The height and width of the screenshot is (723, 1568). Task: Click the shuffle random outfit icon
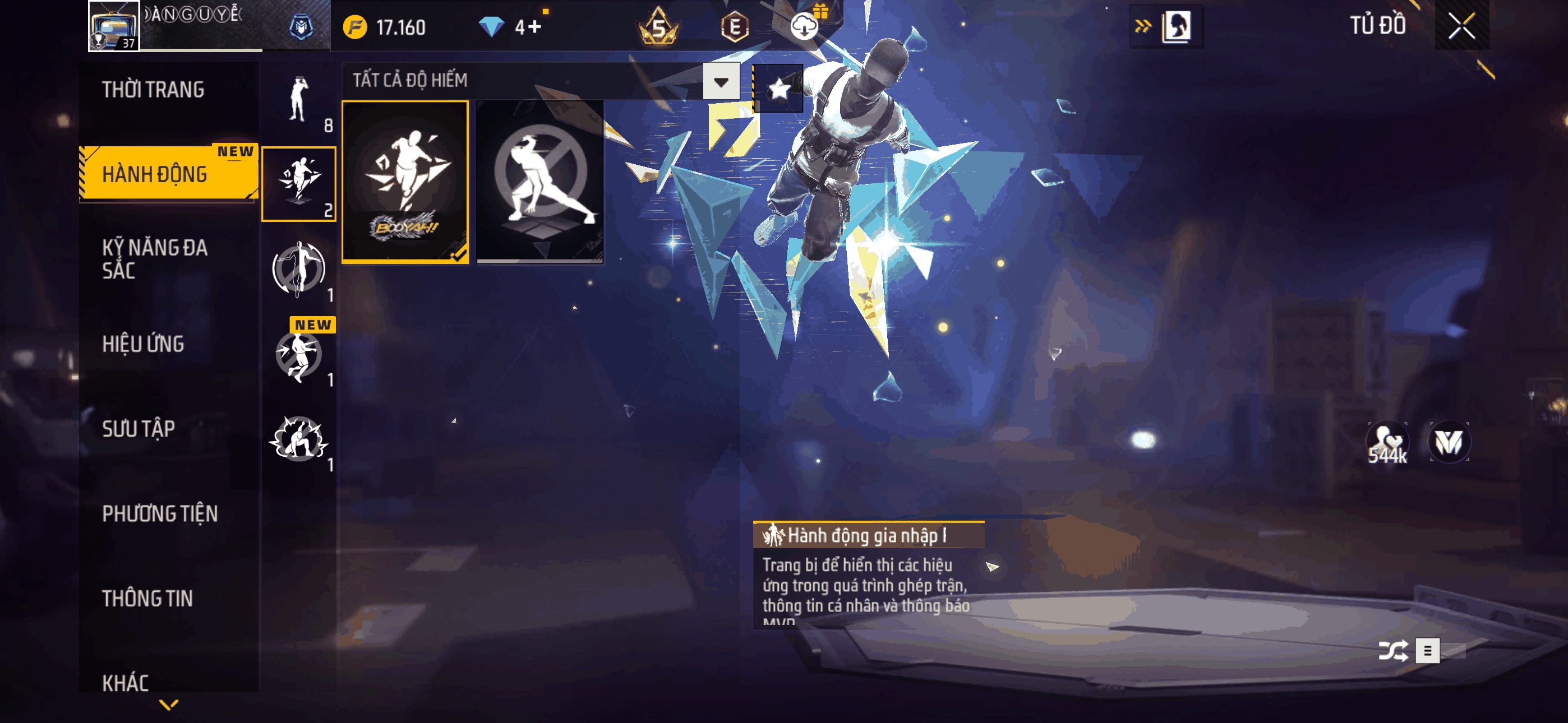click(1392, 651)
